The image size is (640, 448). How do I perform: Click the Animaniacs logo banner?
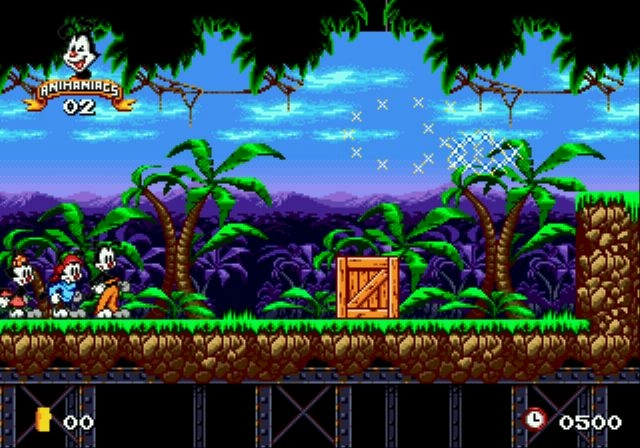[79, 88]
